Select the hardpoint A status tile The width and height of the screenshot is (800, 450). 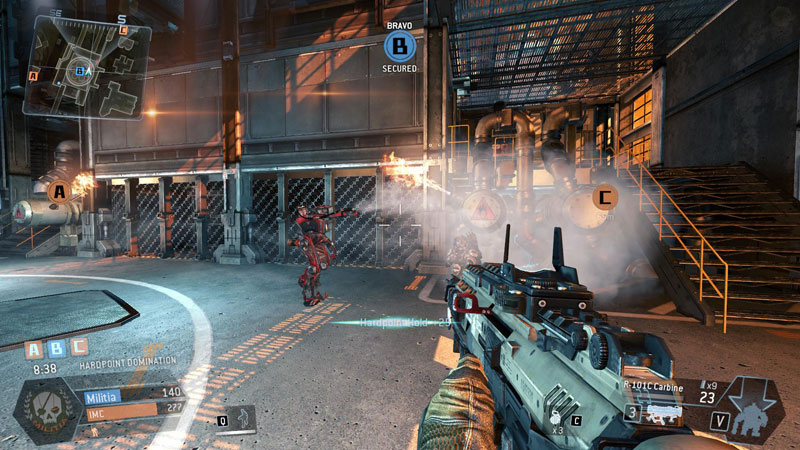[x=32, y=349]
